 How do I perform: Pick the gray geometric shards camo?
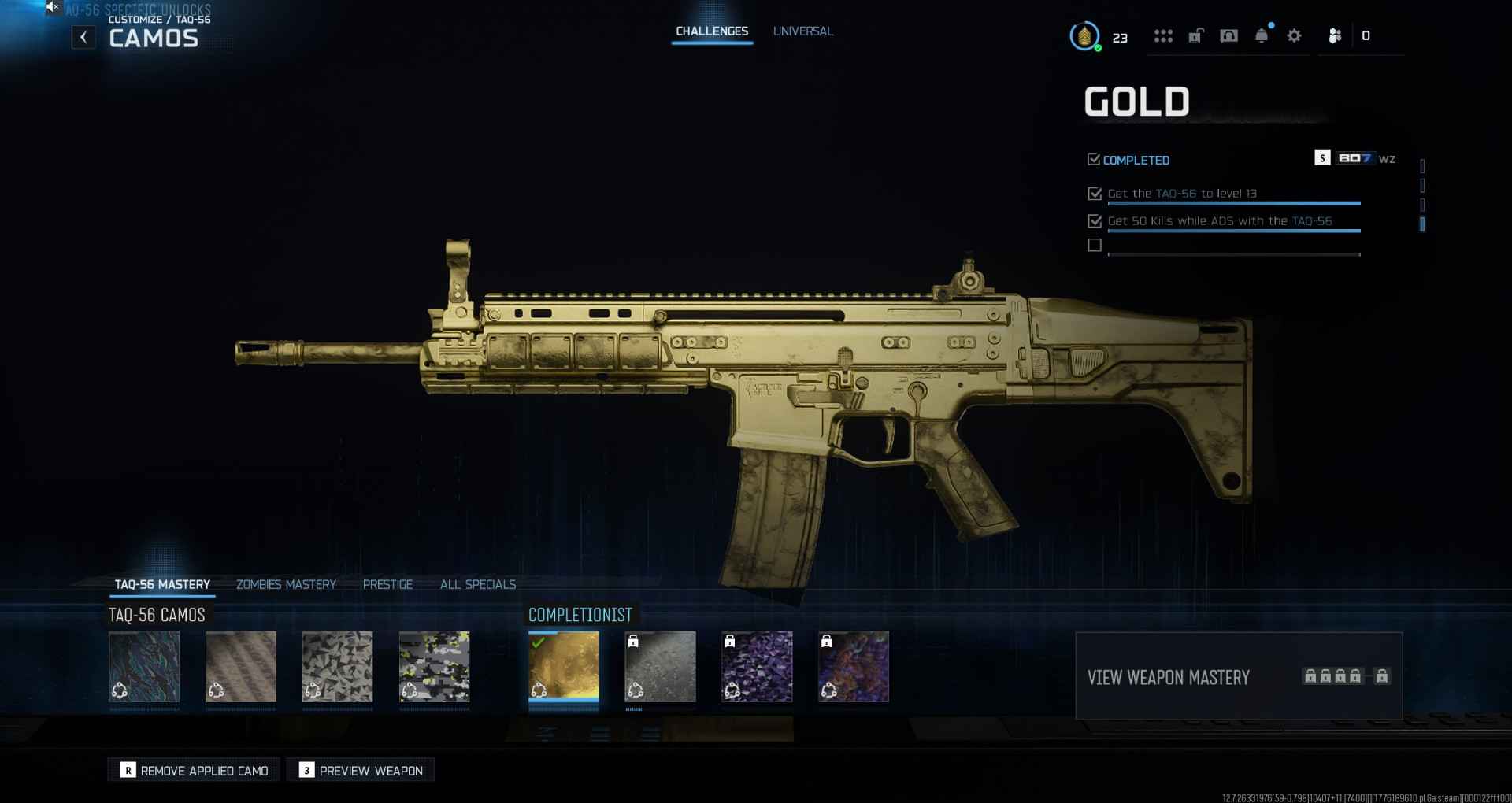[338, 666]
